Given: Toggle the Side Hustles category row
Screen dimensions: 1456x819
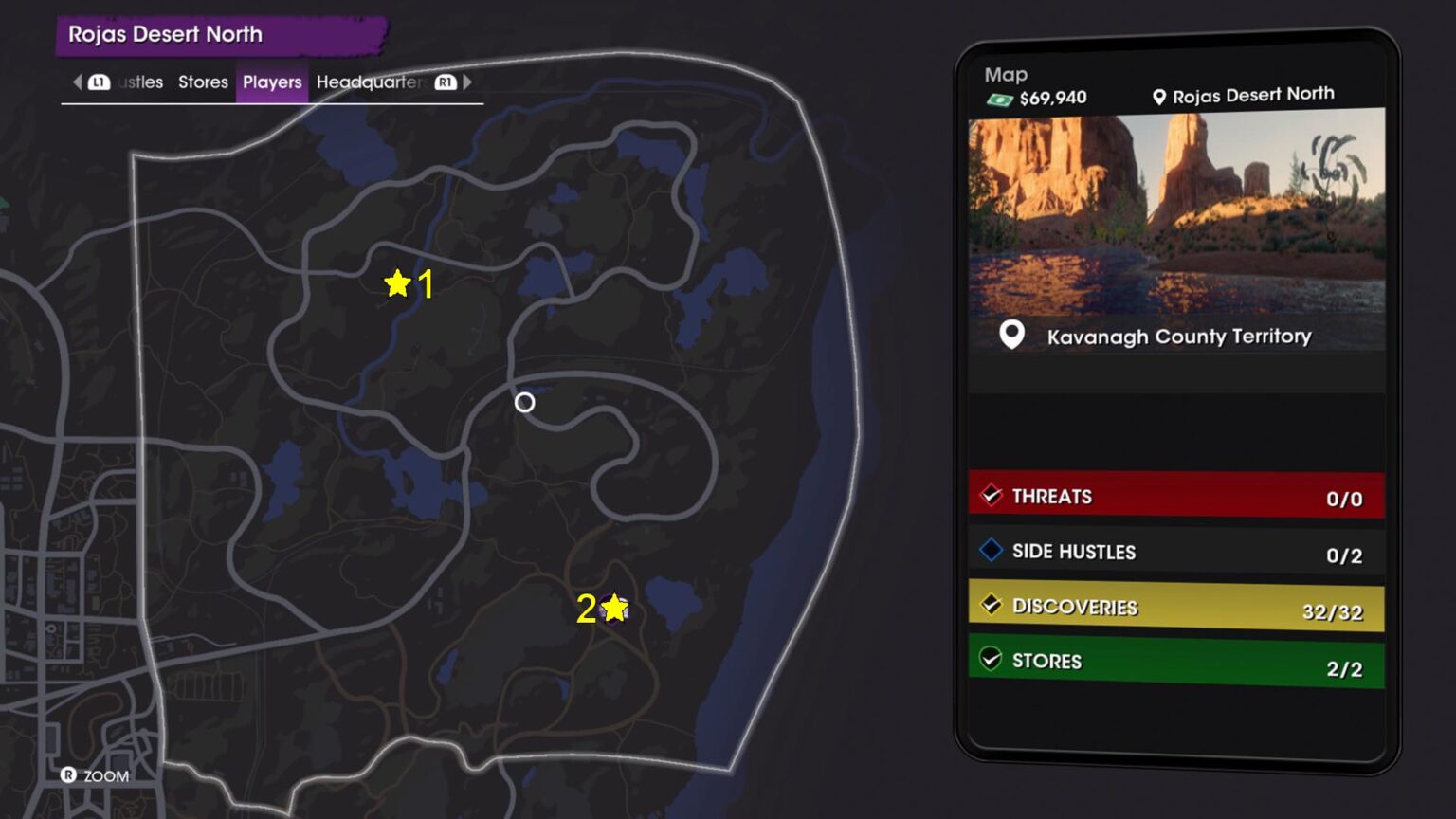Looking at the screenshot, I should pos(1175,551).
